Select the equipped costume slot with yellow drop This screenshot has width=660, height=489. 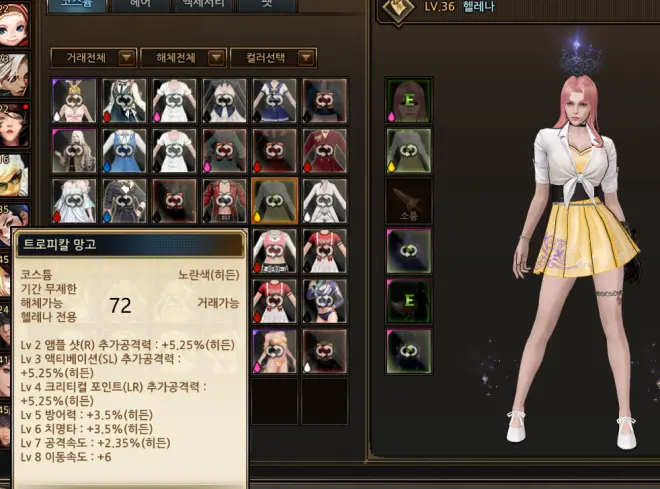click(x=408, y=150)
